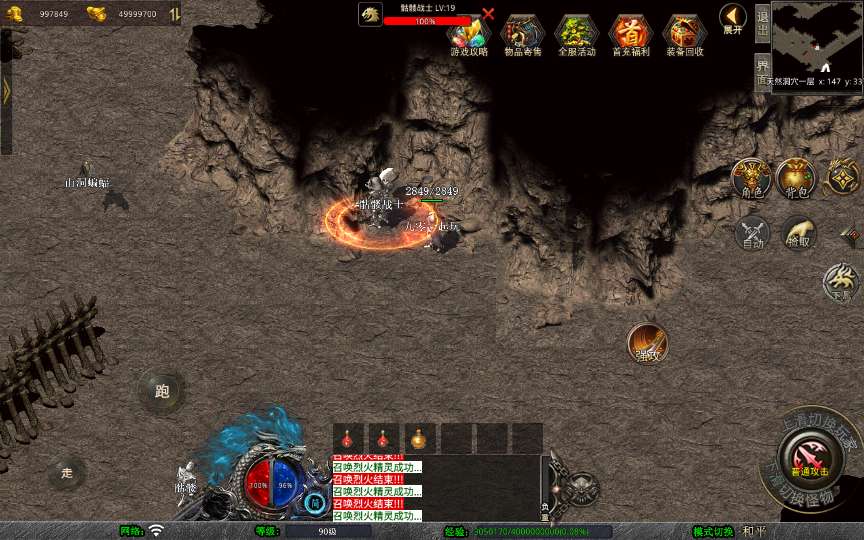This screenshot has height=540, width=864.
Task: Open the 背包 backpack
Action: pyautogui.click(x=796, y=177)
